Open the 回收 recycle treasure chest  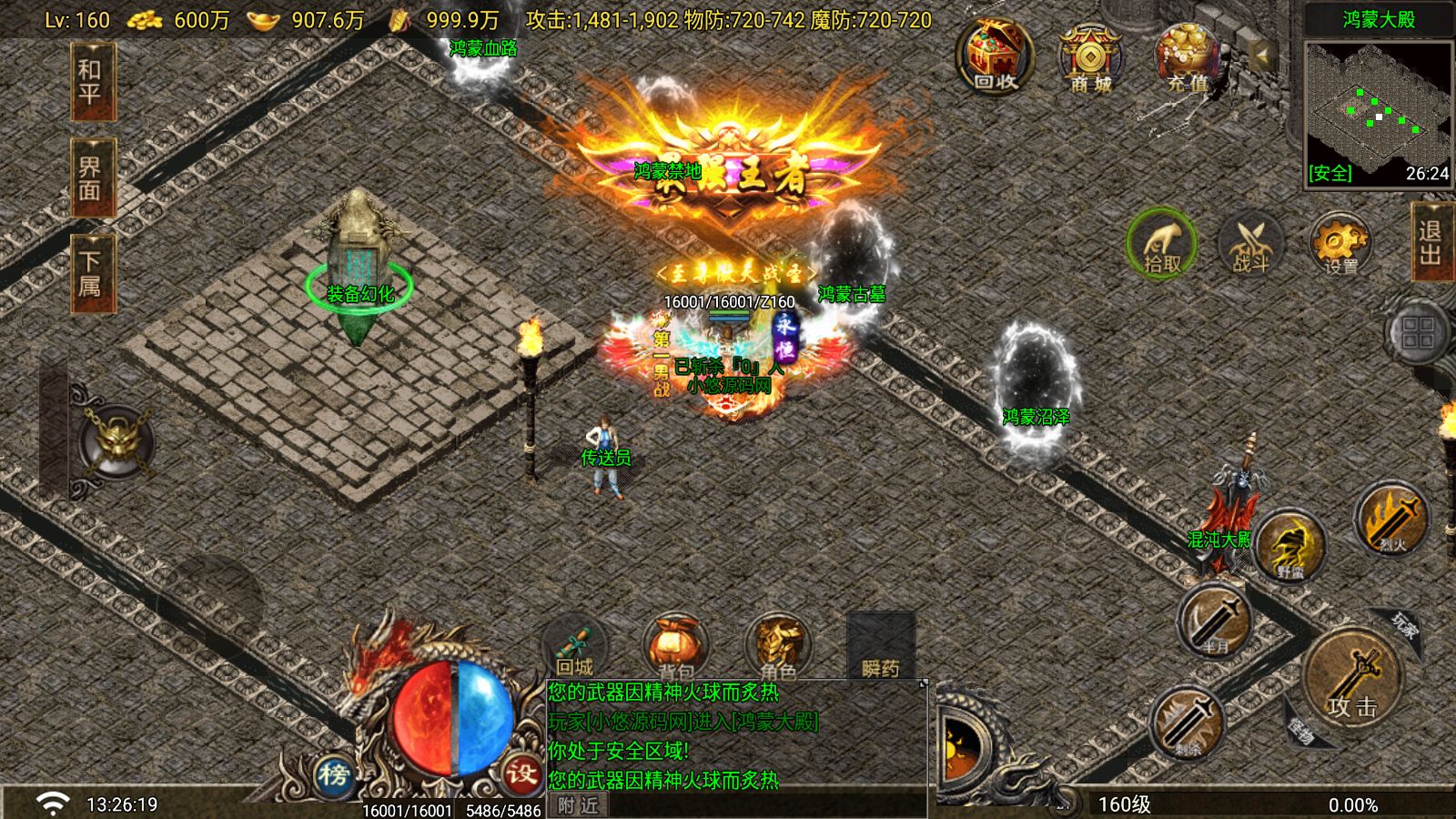pos(995,57)
